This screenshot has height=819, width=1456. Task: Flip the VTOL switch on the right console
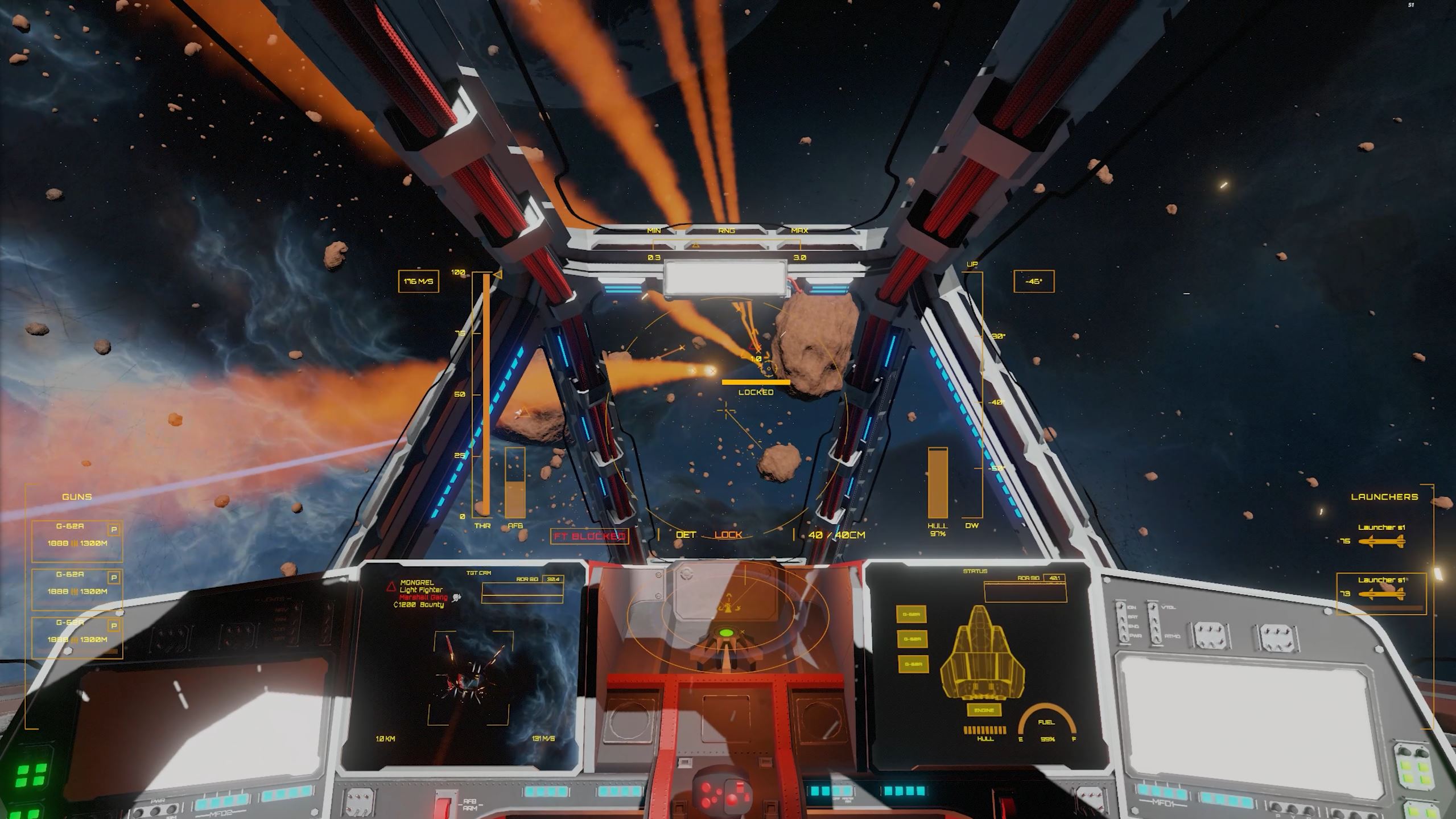pyautogui.click(x=1153, y=608)
